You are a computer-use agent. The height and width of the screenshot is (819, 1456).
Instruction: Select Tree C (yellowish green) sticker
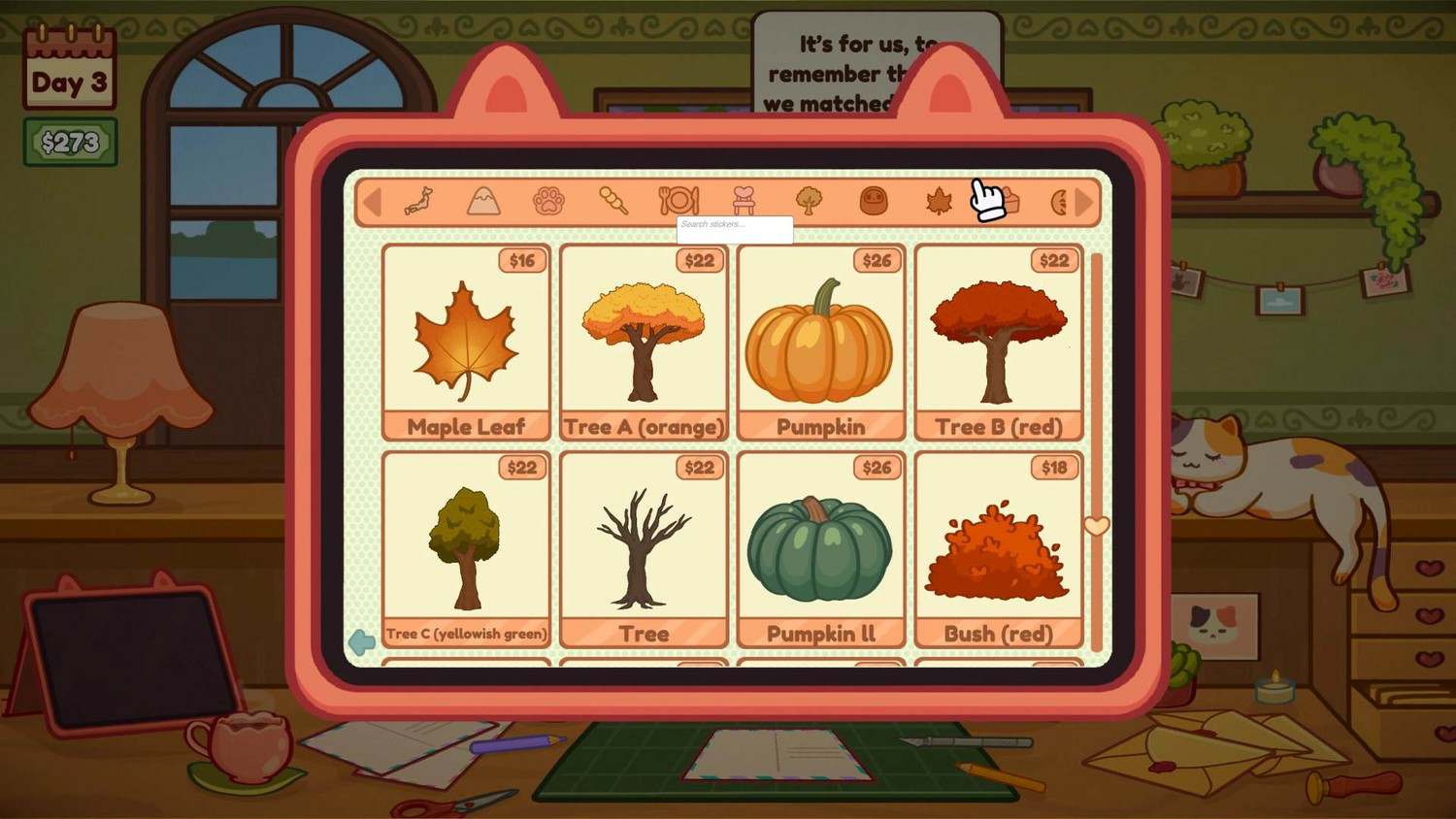[466, 548]
